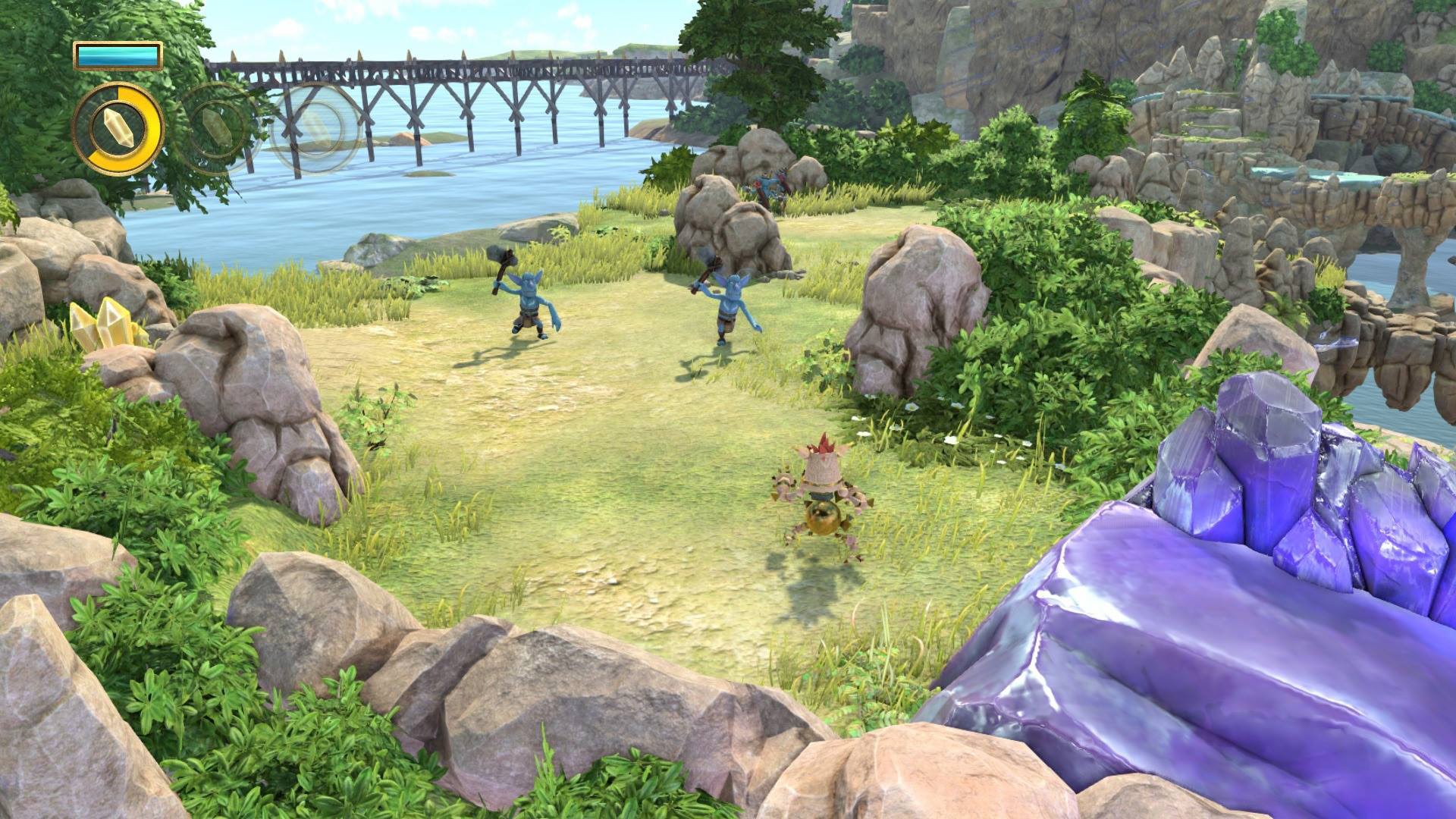Select the sunstone crystal icon with yellow ring
Viewport: 1456px width, 819px height.
[118, 130]
